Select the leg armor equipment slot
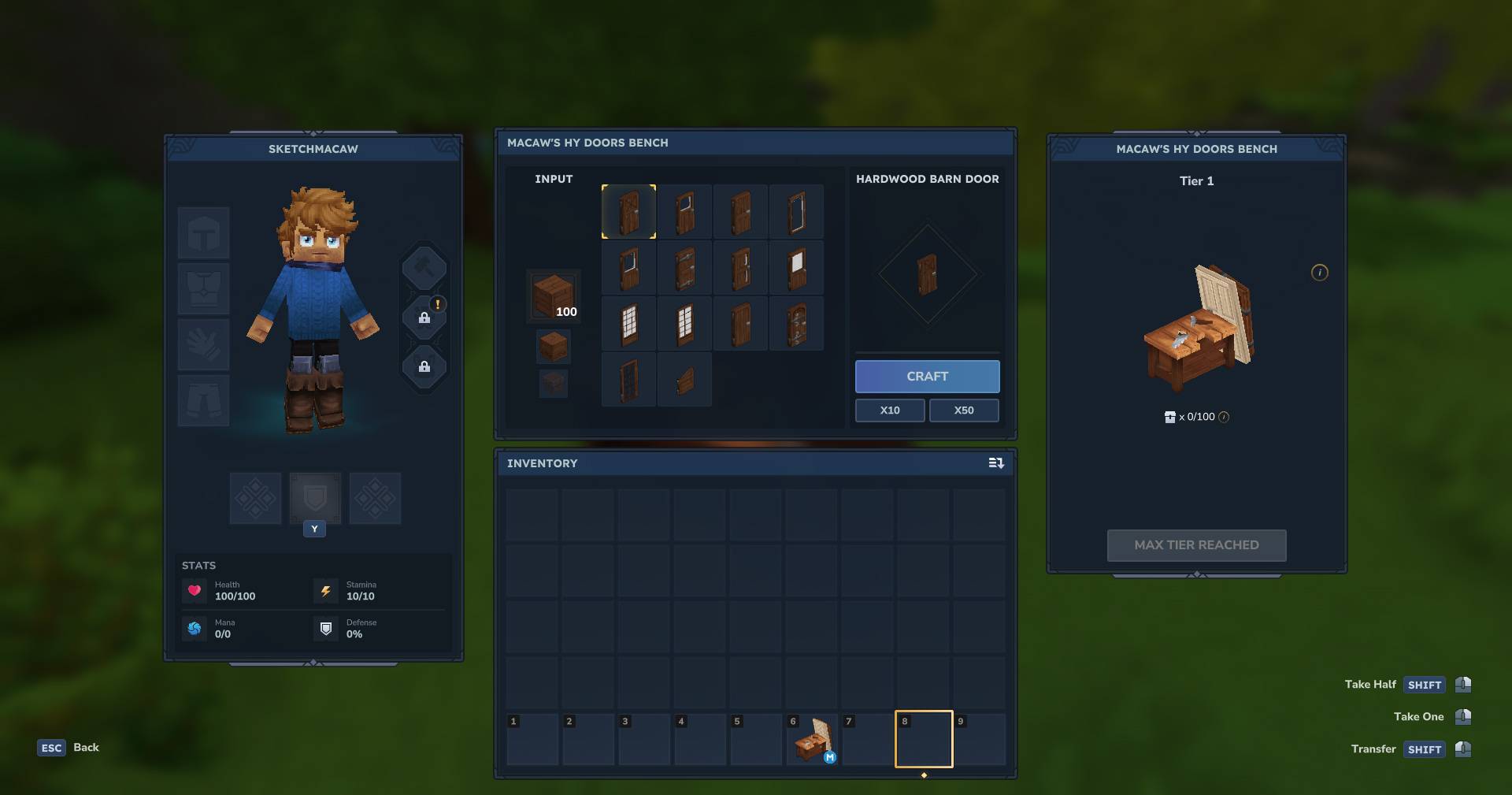The width and height of the screenshot is (1512, 795). pos(203,401)
